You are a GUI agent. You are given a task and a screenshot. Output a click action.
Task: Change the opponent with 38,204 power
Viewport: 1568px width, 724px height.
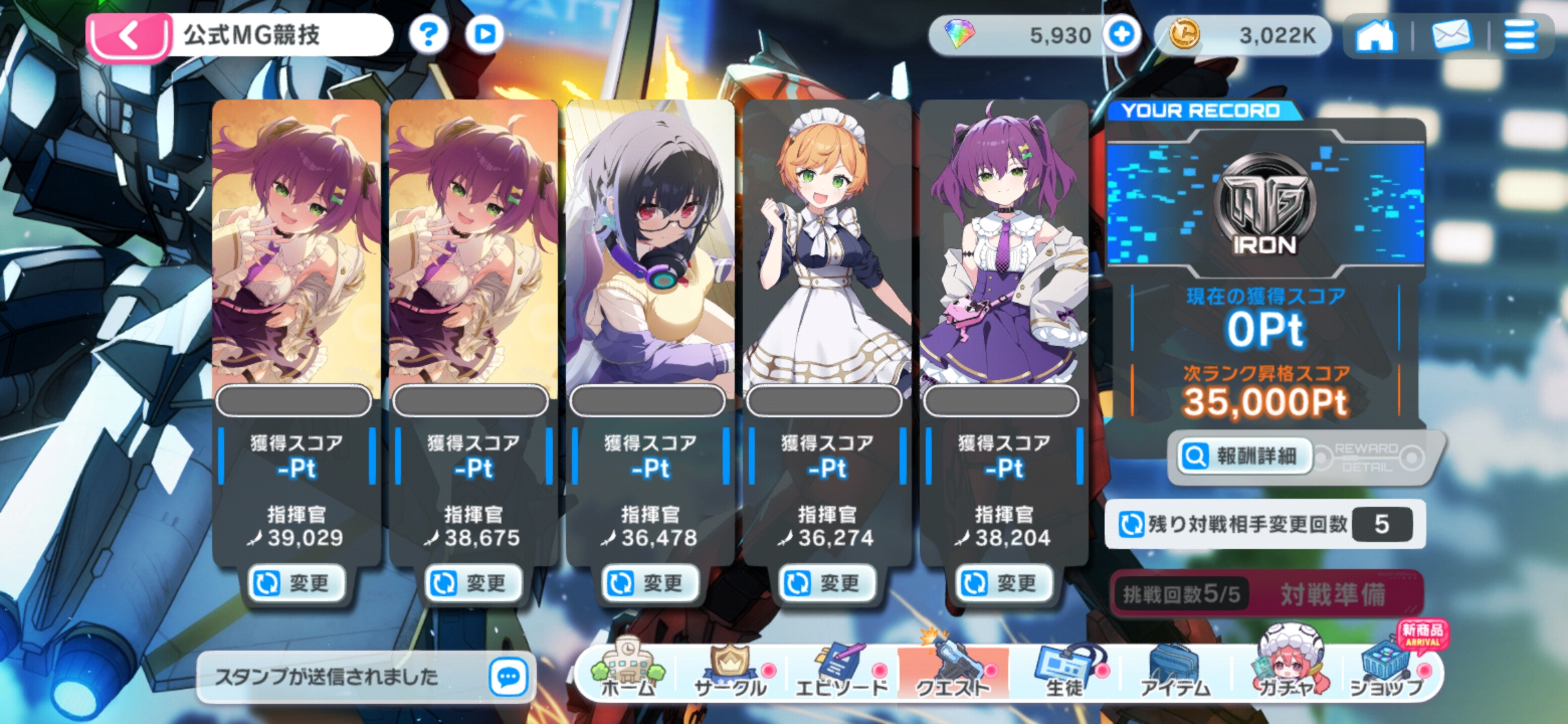(1004, 583)
